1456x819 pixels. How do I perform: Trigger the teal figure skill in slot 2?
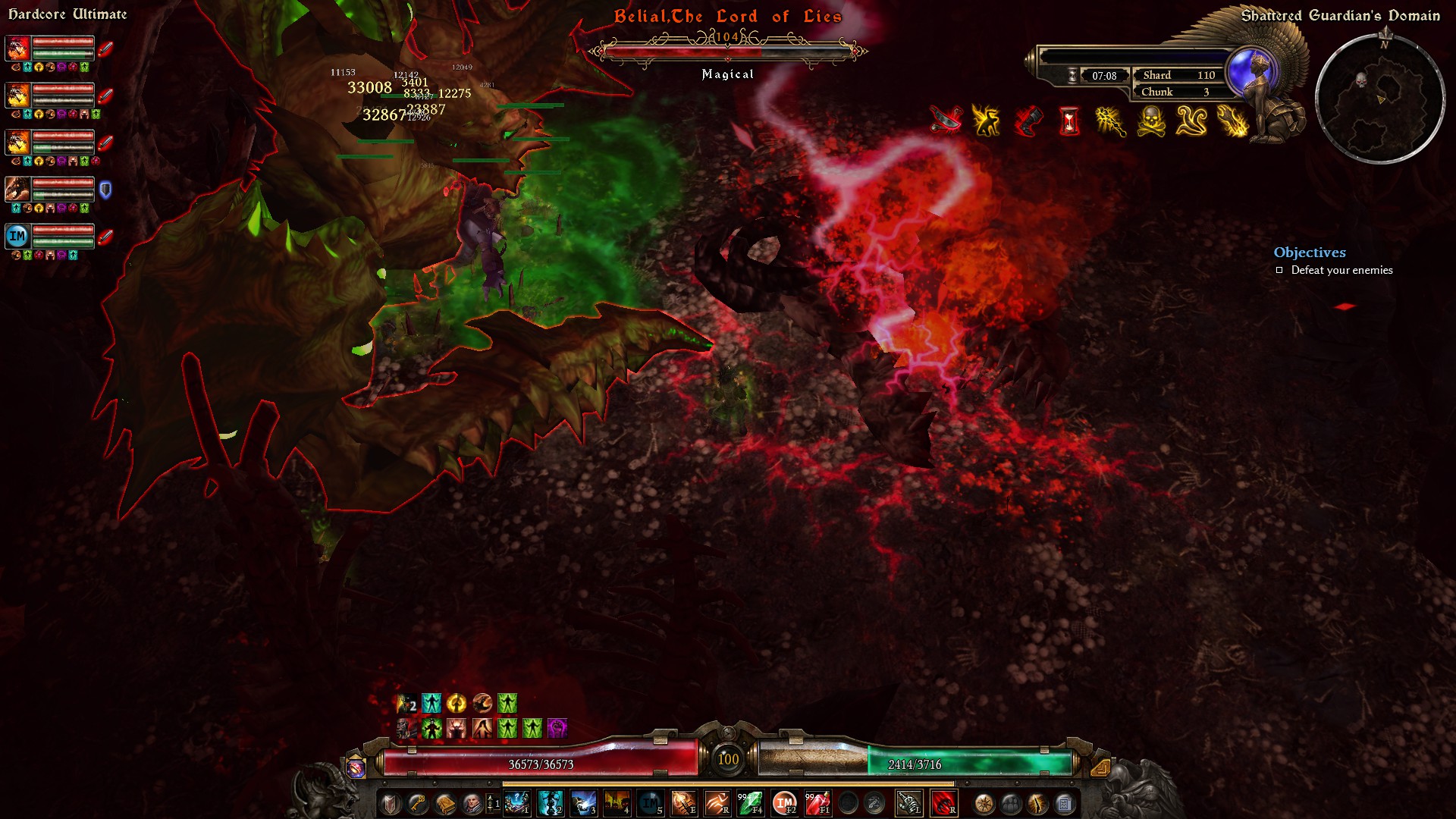click(x=550, y=803)
